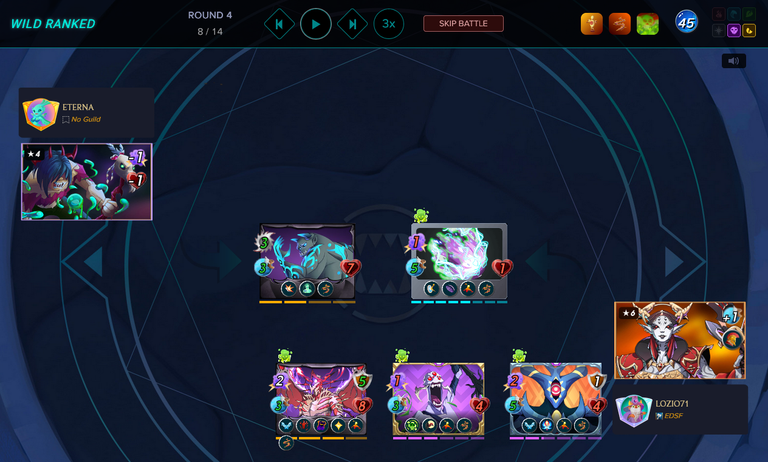
Task: Click the 45 mana cap badge
Action: click(x=686, y=22)
